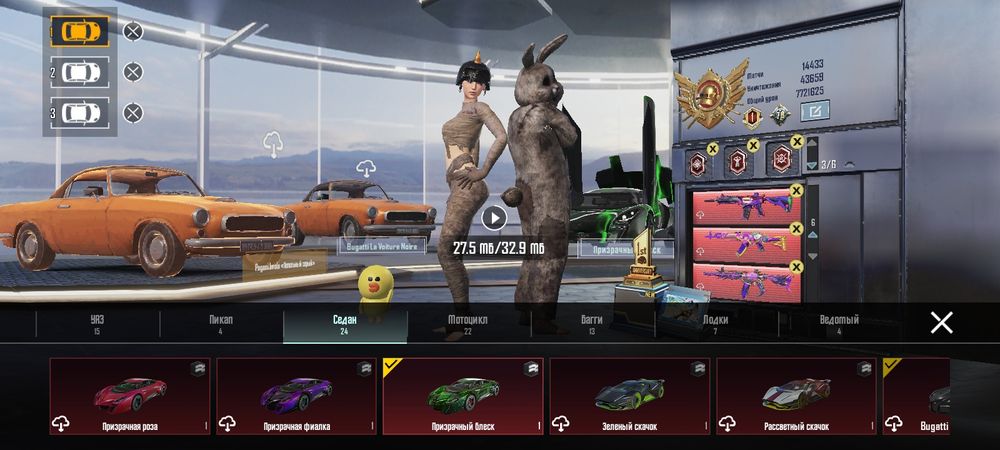The height and width of the screenshot is (450, 1000).
Task: Switch to the УАЗ vehicle tab
Action: click(x=96, y=324)
